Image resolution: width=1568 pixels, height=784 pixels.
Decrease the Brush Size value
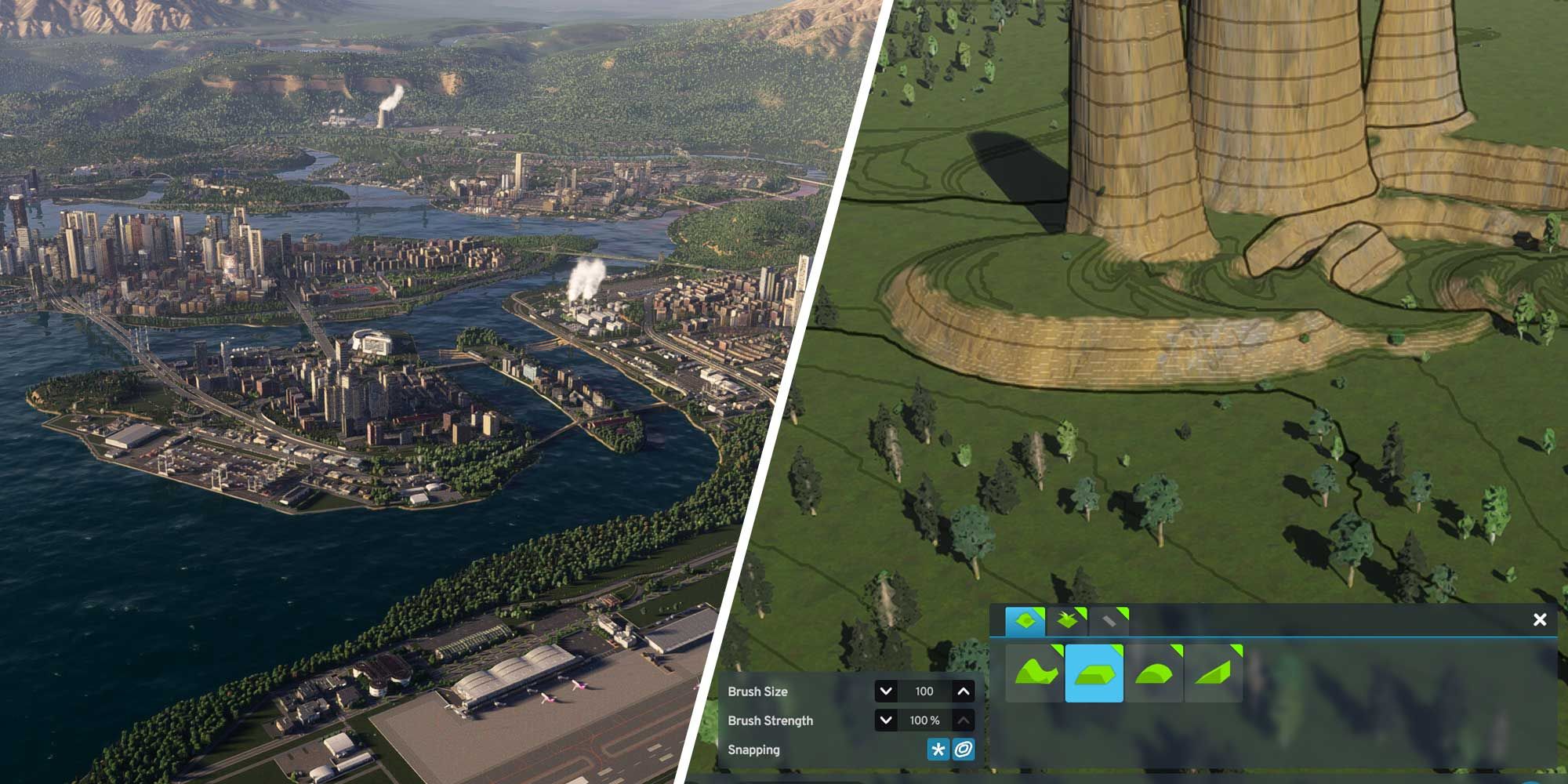pos(886,691)
